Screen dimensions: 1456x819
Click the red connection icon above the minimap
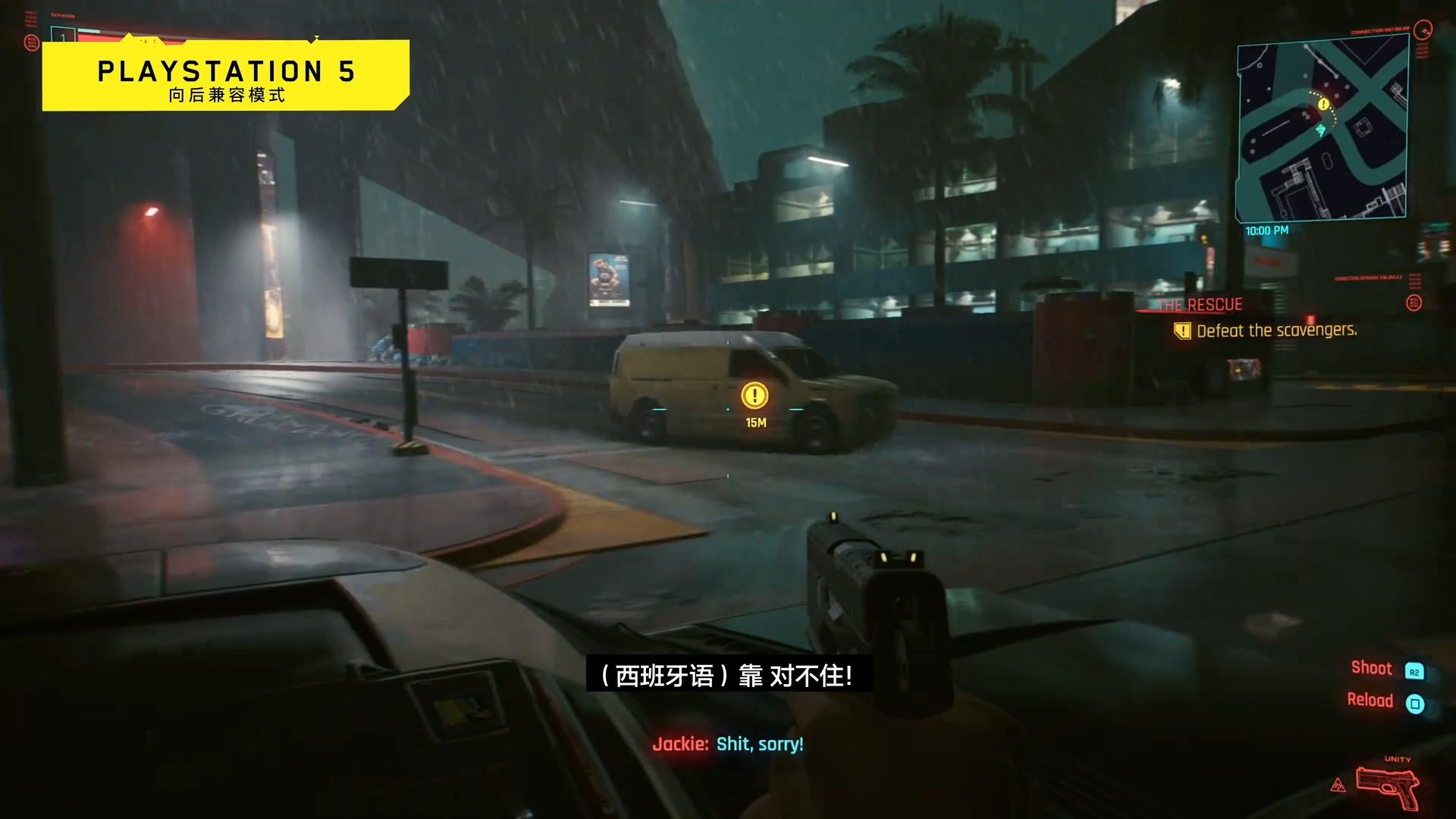[x=1423, y=31]
